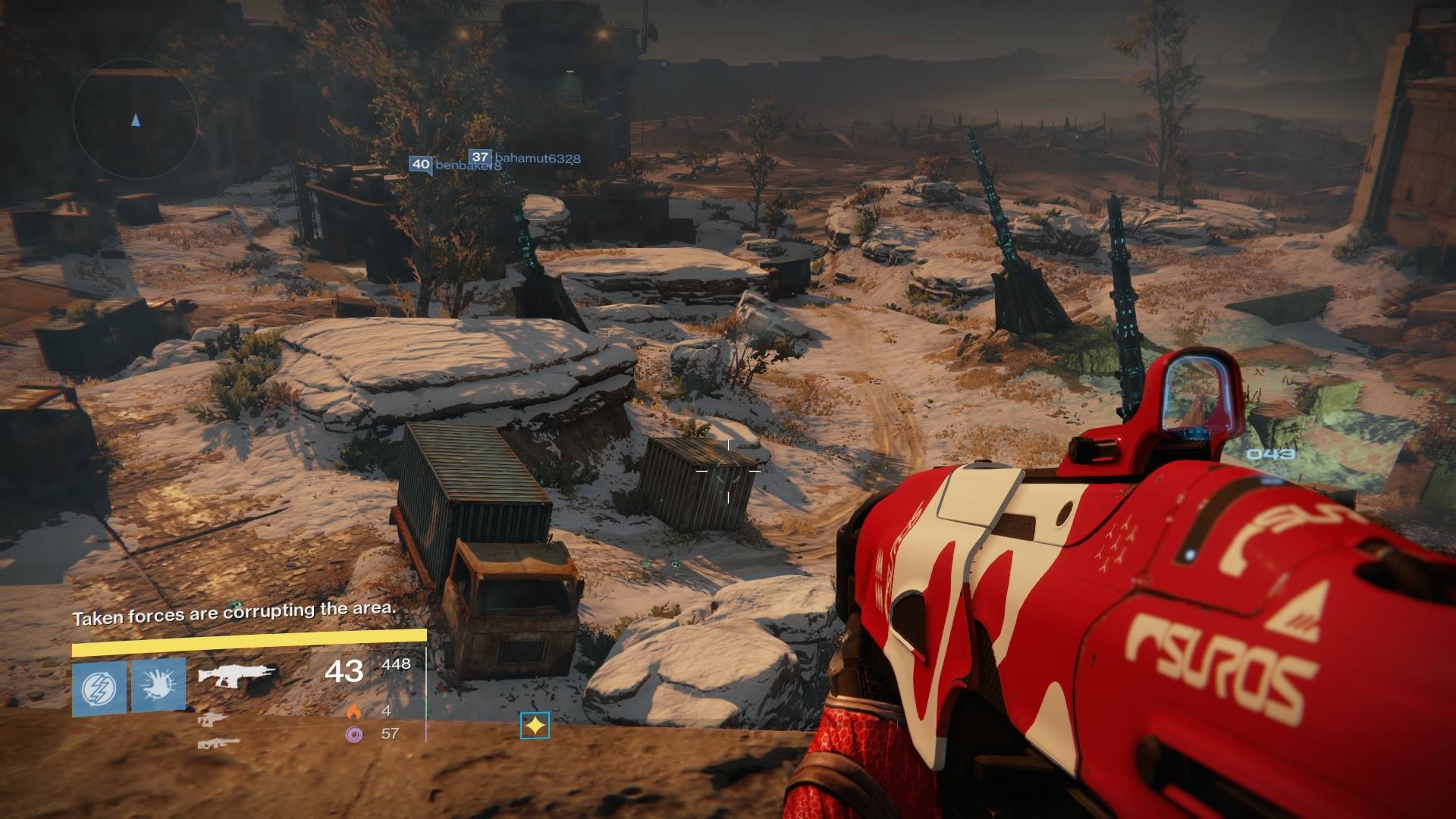Select player benbaker8's nameplate
This screenshot has width=1456, height=819.
pyautogui.click(x=455, y=164)
